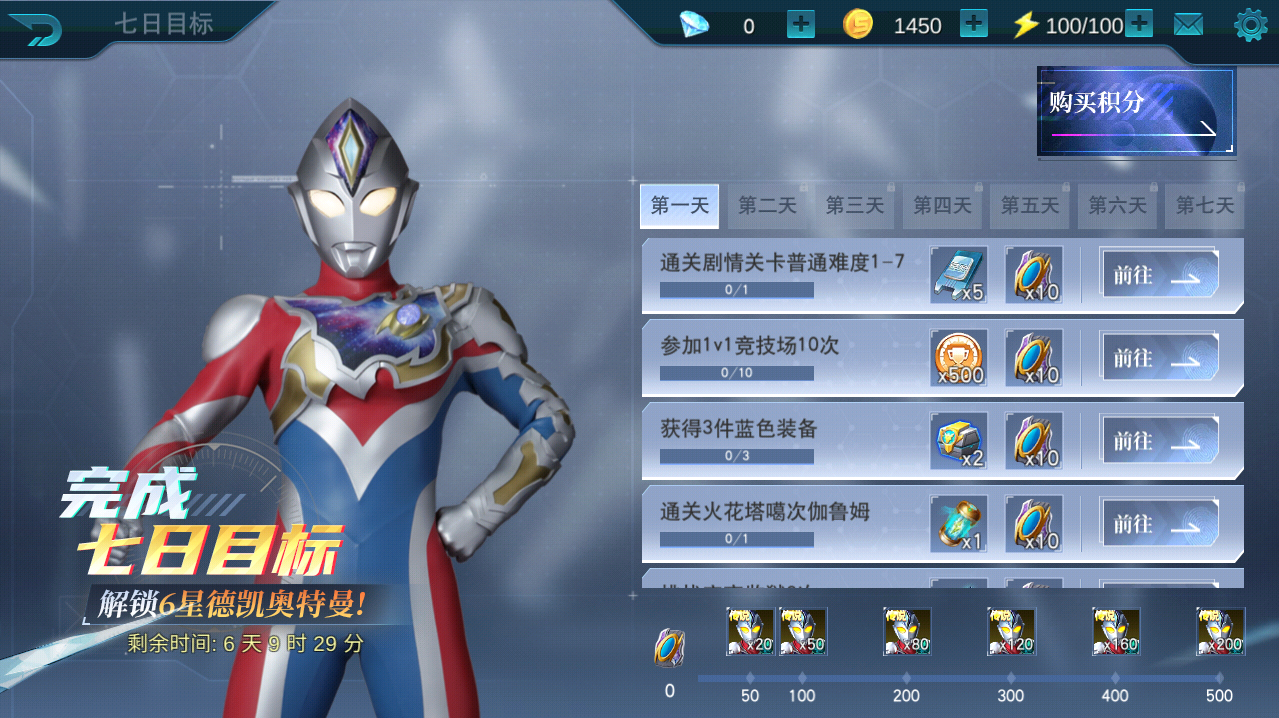Add more diamonds with the plus button
The image size is (1279, 718).
801,24
